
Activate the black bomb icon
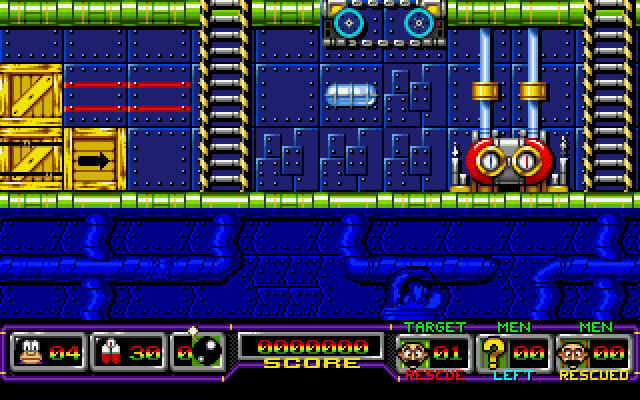(x=203, y=352)
